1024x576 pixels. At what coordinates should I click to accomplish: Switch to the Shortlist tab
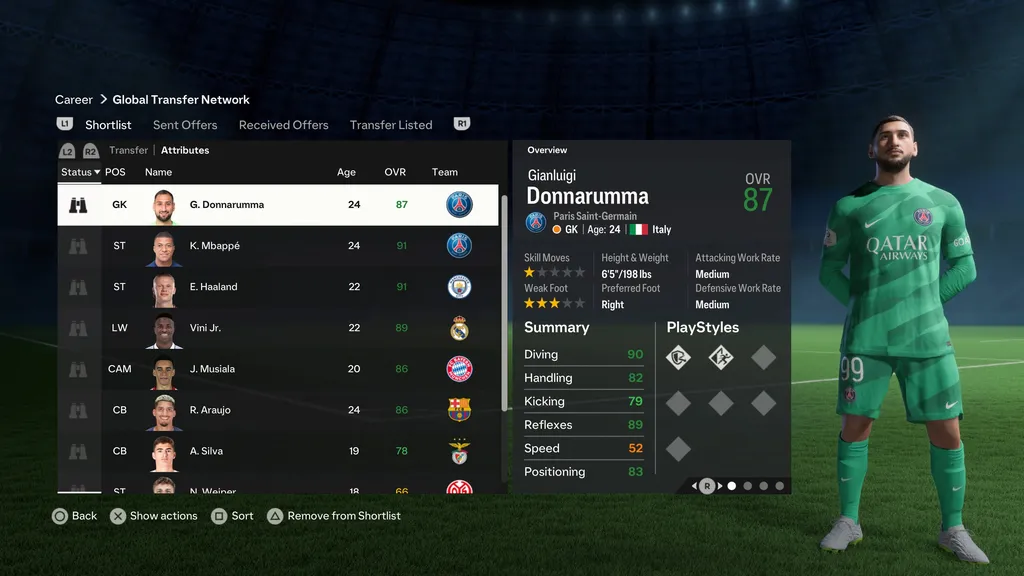[x=108, y=125]
